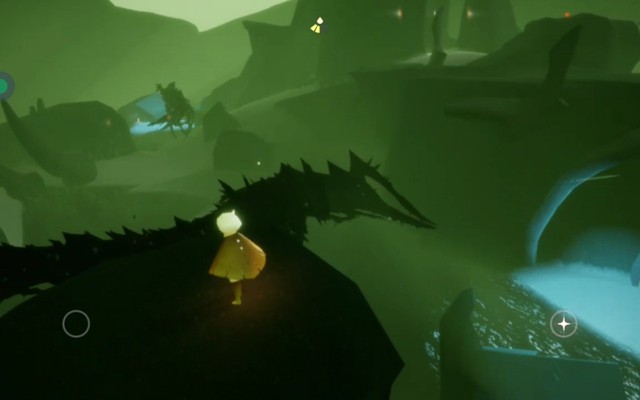Tap the star-shaped call button
Viewport: 640px width, 400px height.
point(564,323)
